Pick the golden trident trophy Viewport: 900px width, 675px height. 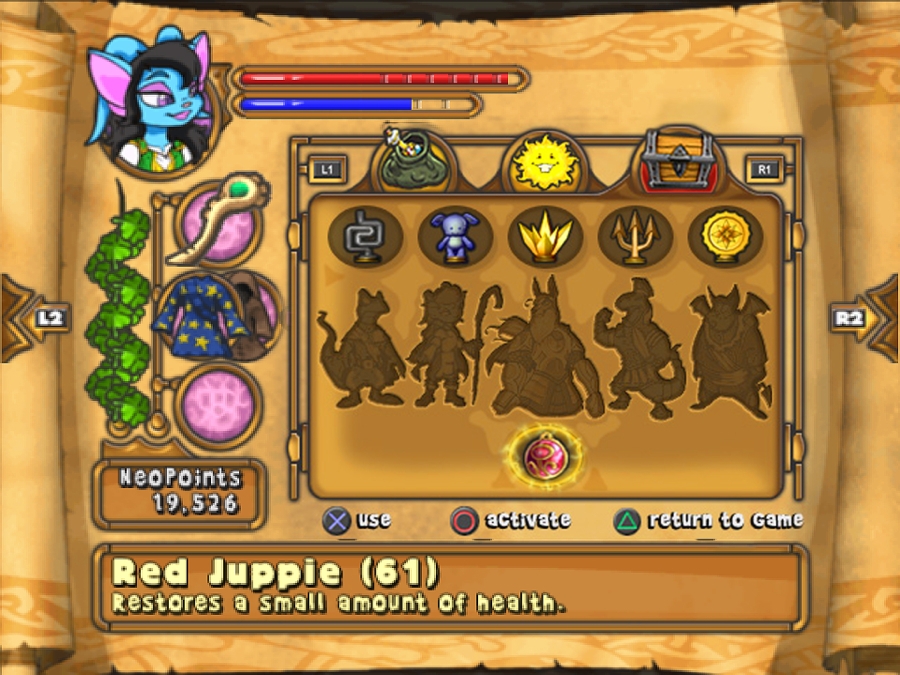[x=636, y=237]
